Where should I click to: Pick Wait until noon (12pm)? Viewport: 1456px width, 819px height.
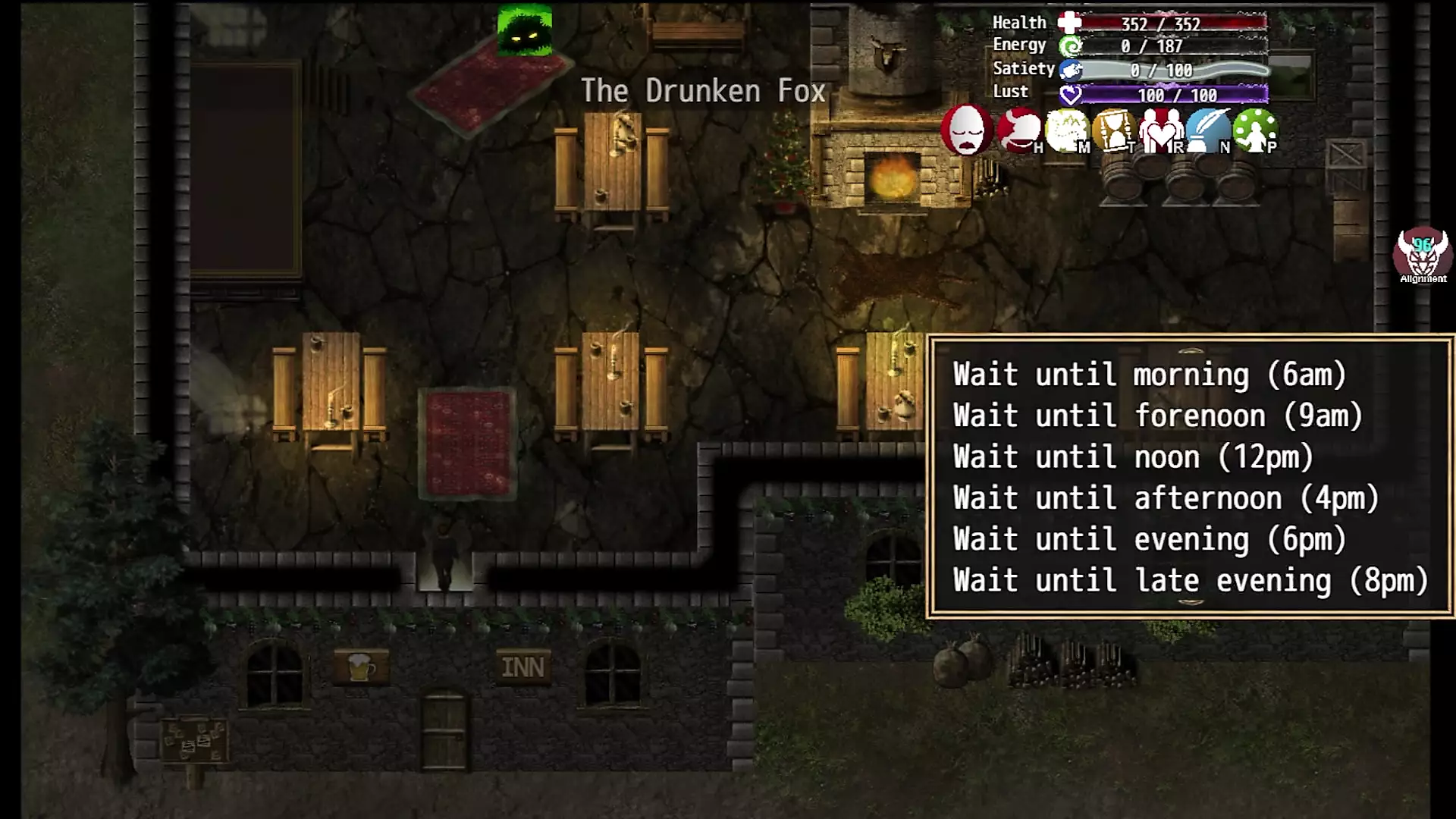coord(1133,457)
